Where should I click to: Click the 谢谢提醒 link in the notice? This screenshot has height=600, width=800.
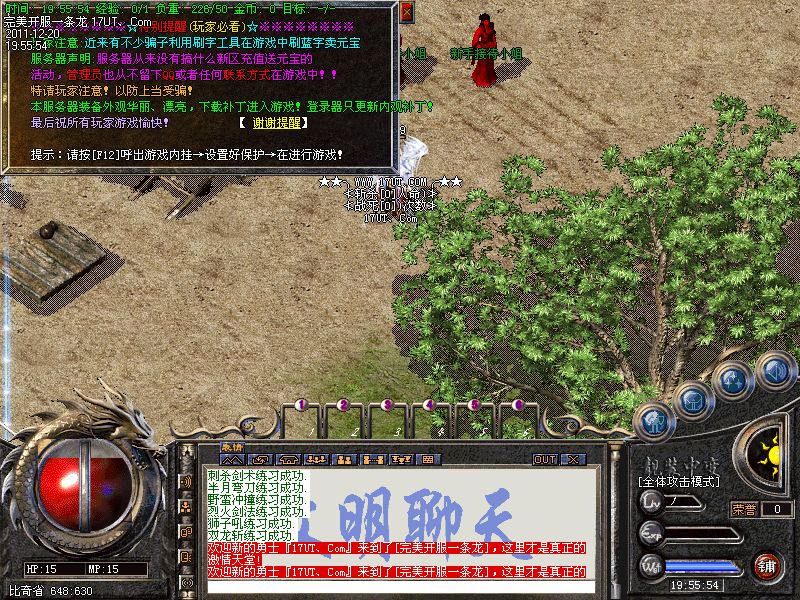point(272,123)
